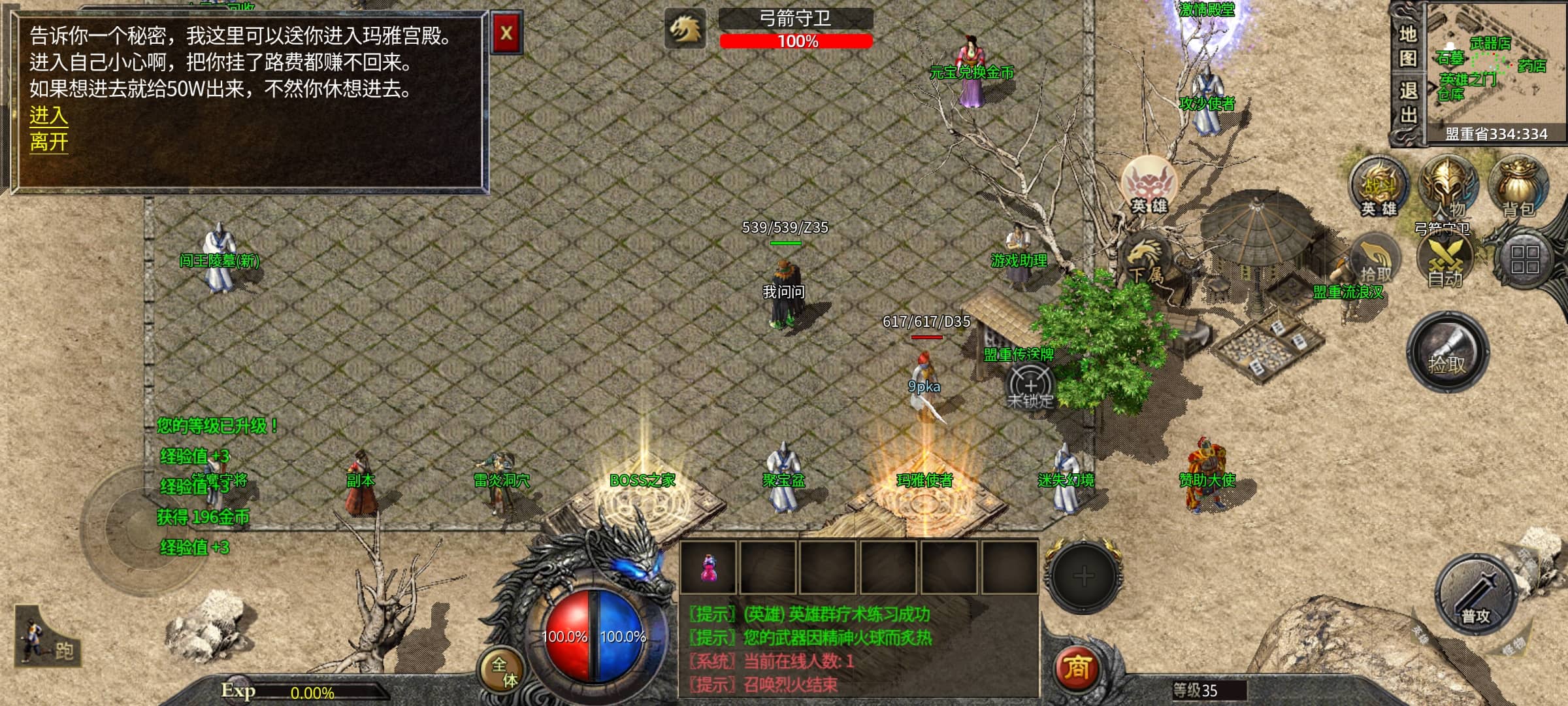This screenshot has width=1568, height=706.
Task: Select the pink potion hotbar slot
Action: [708, 567]
